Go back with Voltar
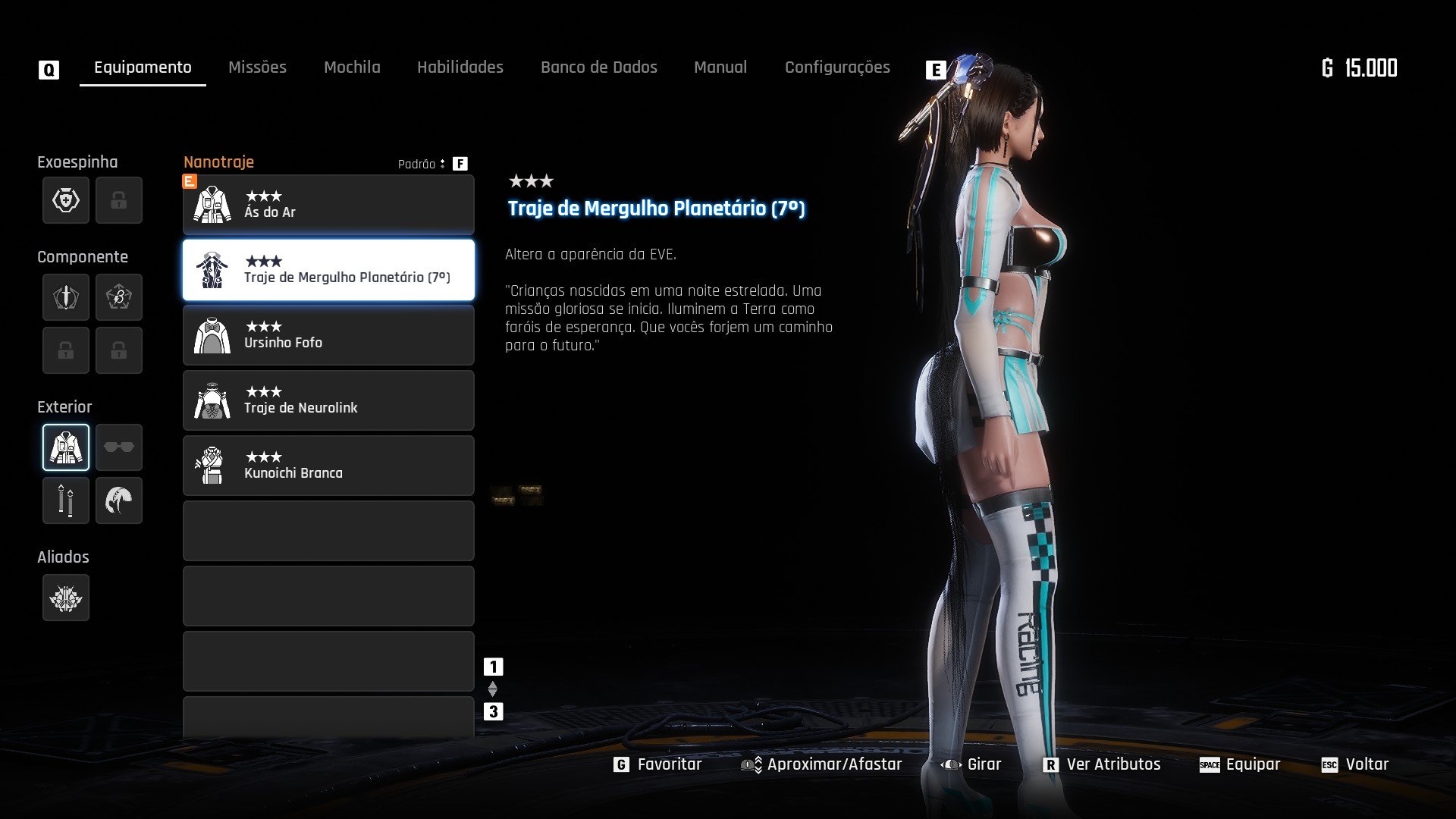Screen dimensions: 1456x819 1355,764
